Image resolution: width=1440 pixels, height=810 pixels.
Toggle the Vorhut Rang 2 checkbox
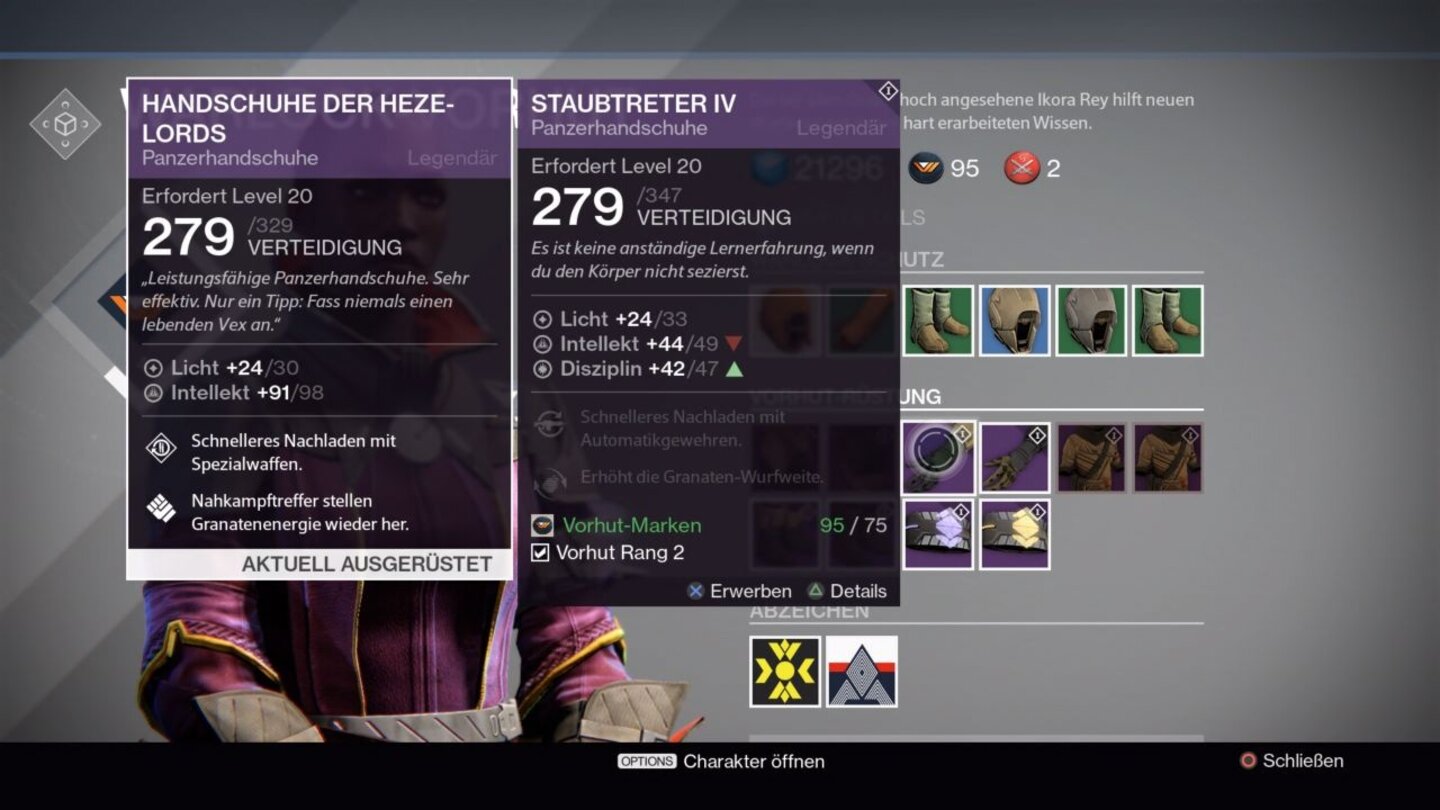point(540,550)
